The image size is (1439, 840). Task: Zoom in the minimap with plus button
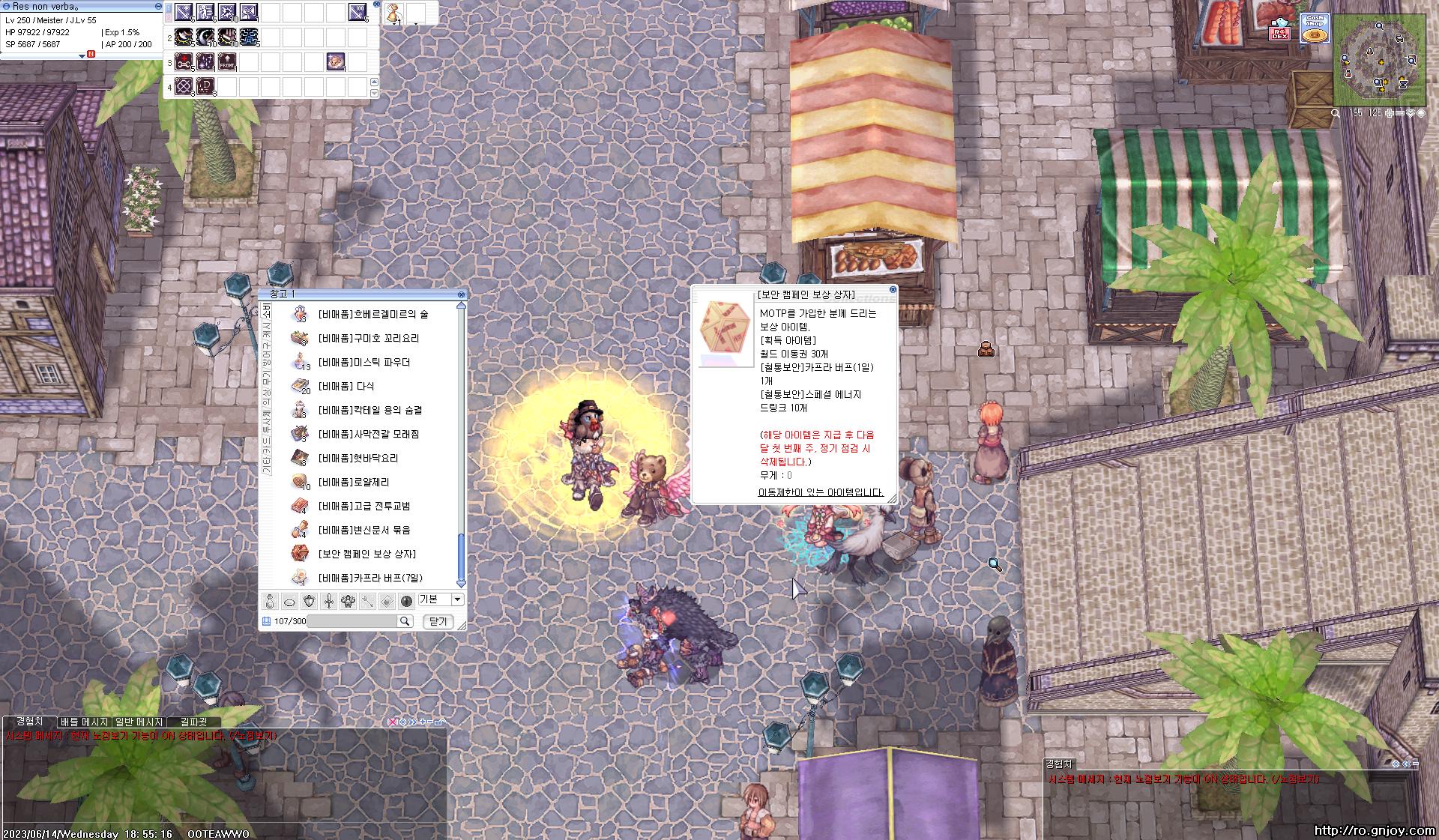(x=1389, y=113)
